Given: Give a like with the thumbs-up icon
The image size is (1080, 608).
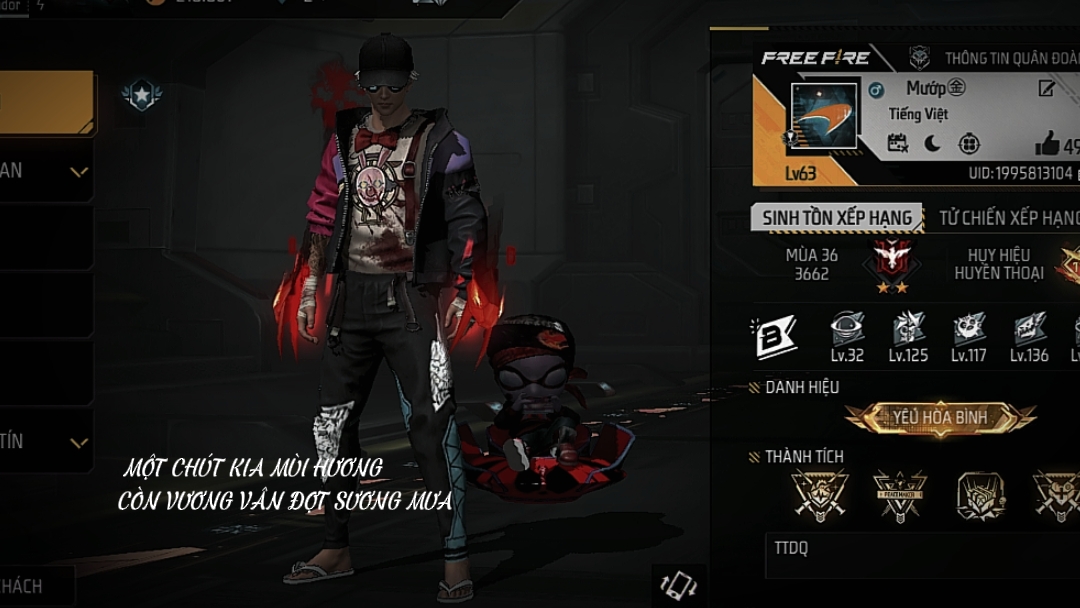Looking at the screenshot, I should (x=1047, y=145).
